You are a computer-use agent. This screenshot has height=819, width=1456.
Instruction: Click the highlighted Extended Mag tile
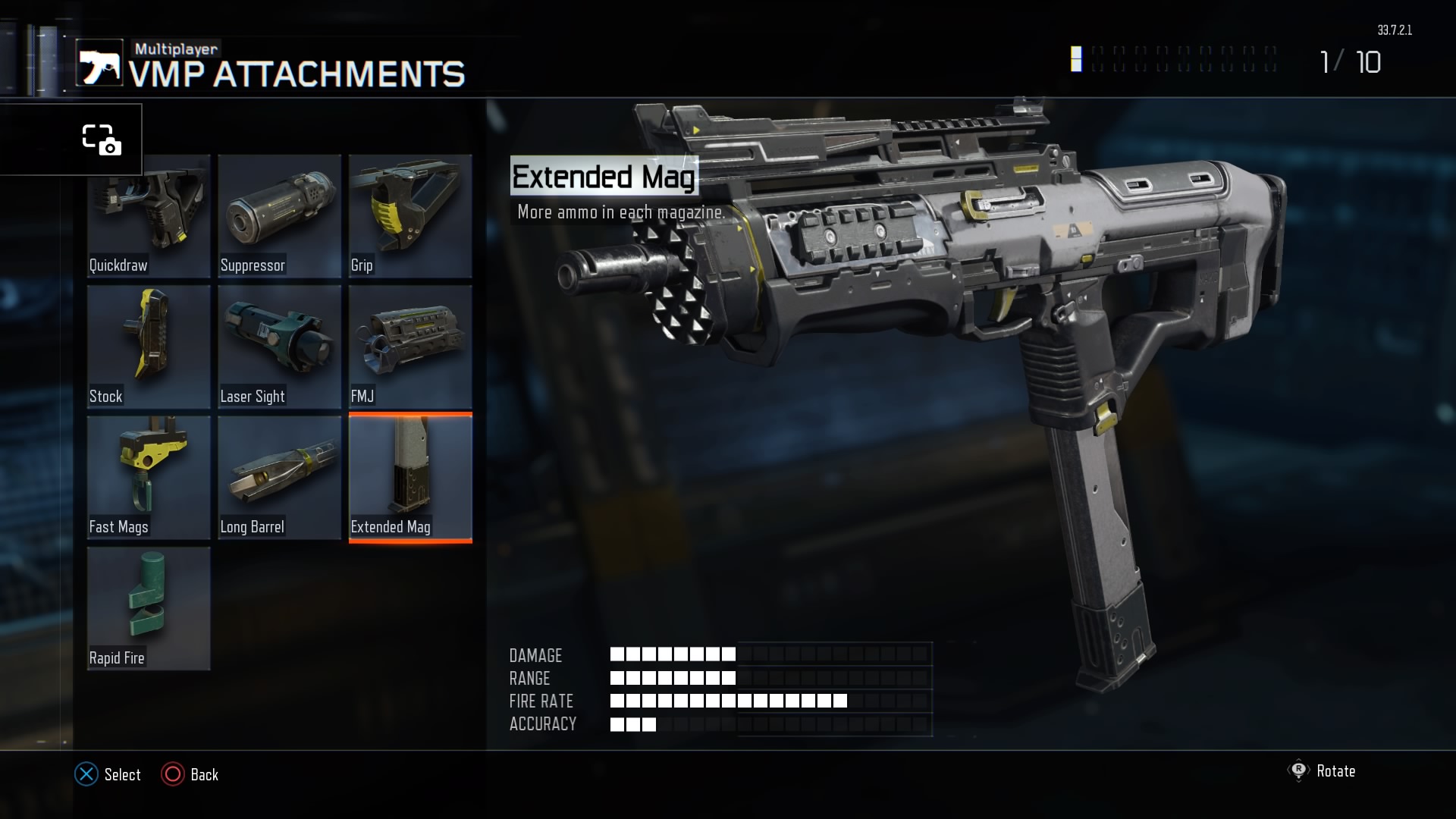(x=410, y=477)
